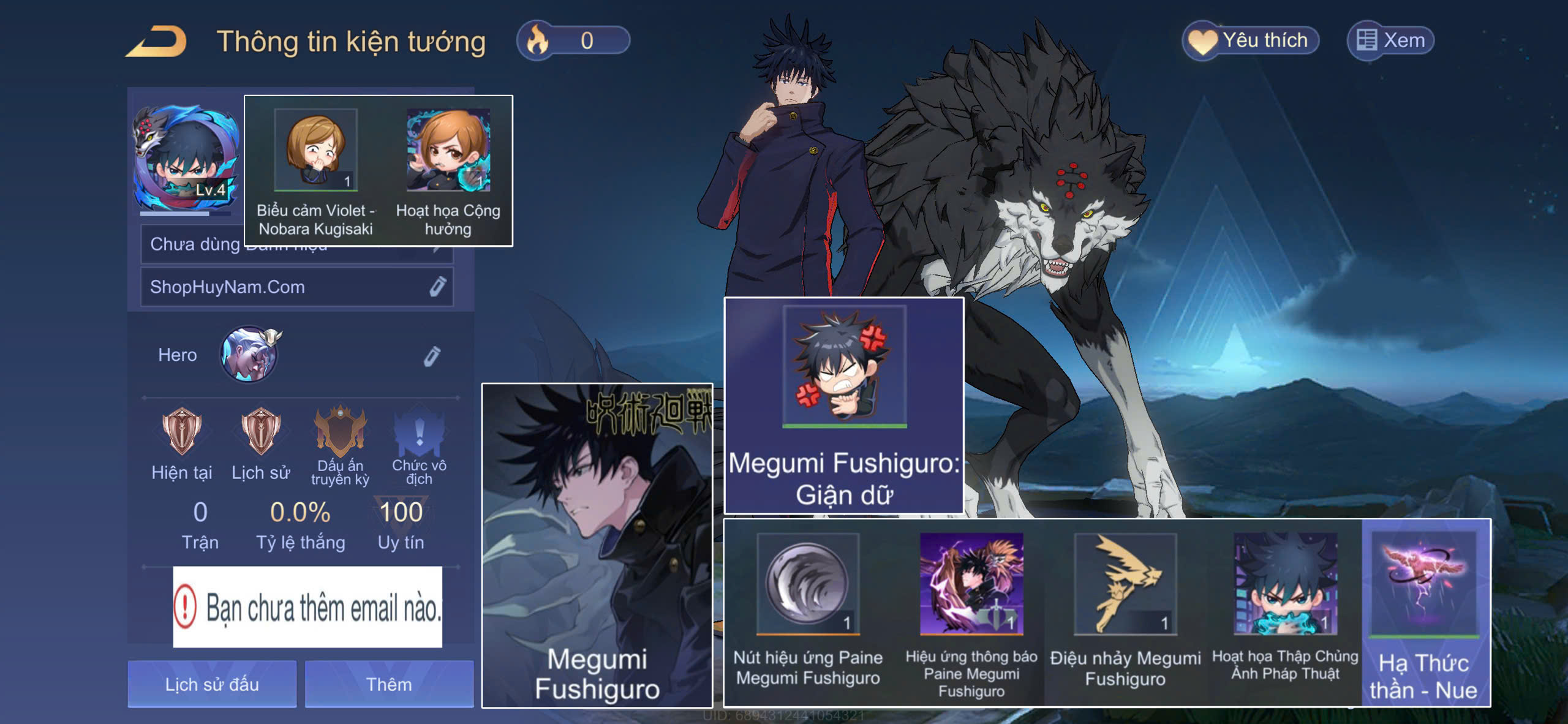The width and height of the screenshot is (1568, 724).
Task: Choose the Megumi Fushiguro: Giận dữ emote
Action: click(844, 368)
